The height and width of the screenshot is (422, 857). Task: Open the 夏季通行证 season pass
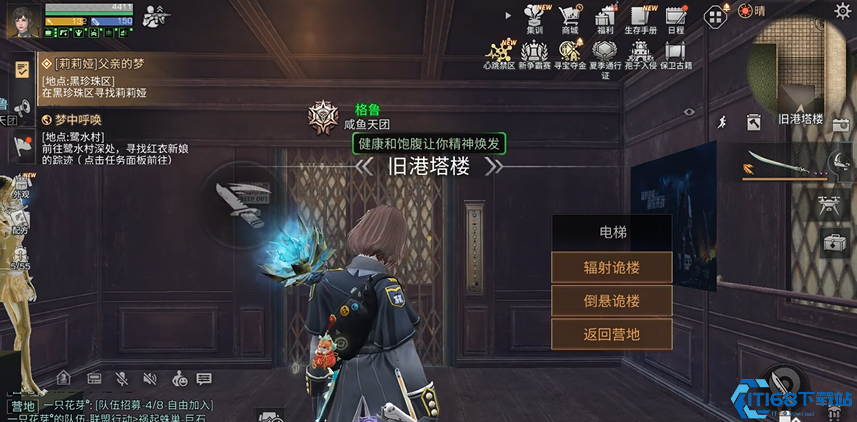[x=605, y=55]
